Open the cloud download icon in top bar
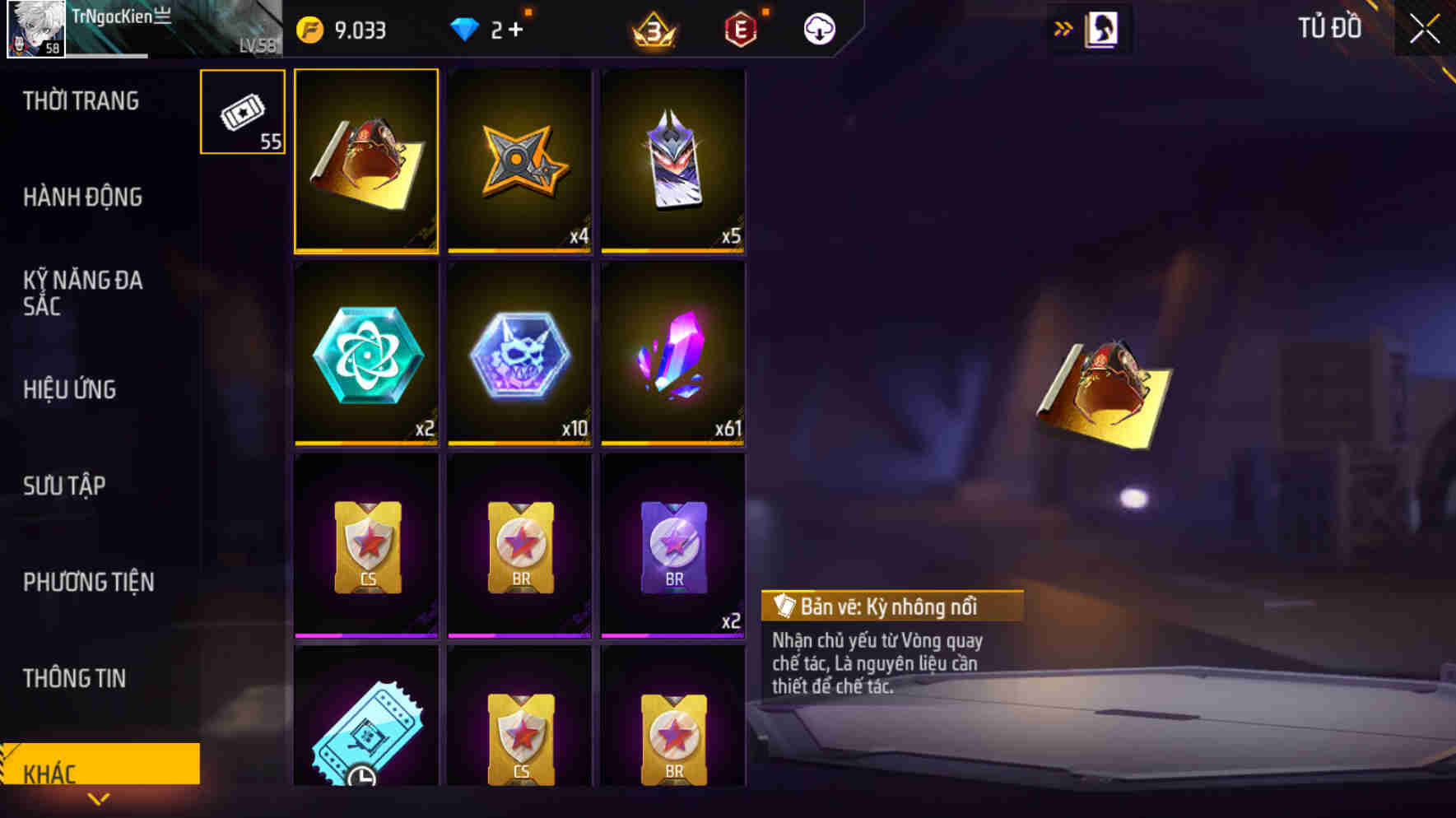The width and height of the screenshot is (1456, 818). click(817, 28)
